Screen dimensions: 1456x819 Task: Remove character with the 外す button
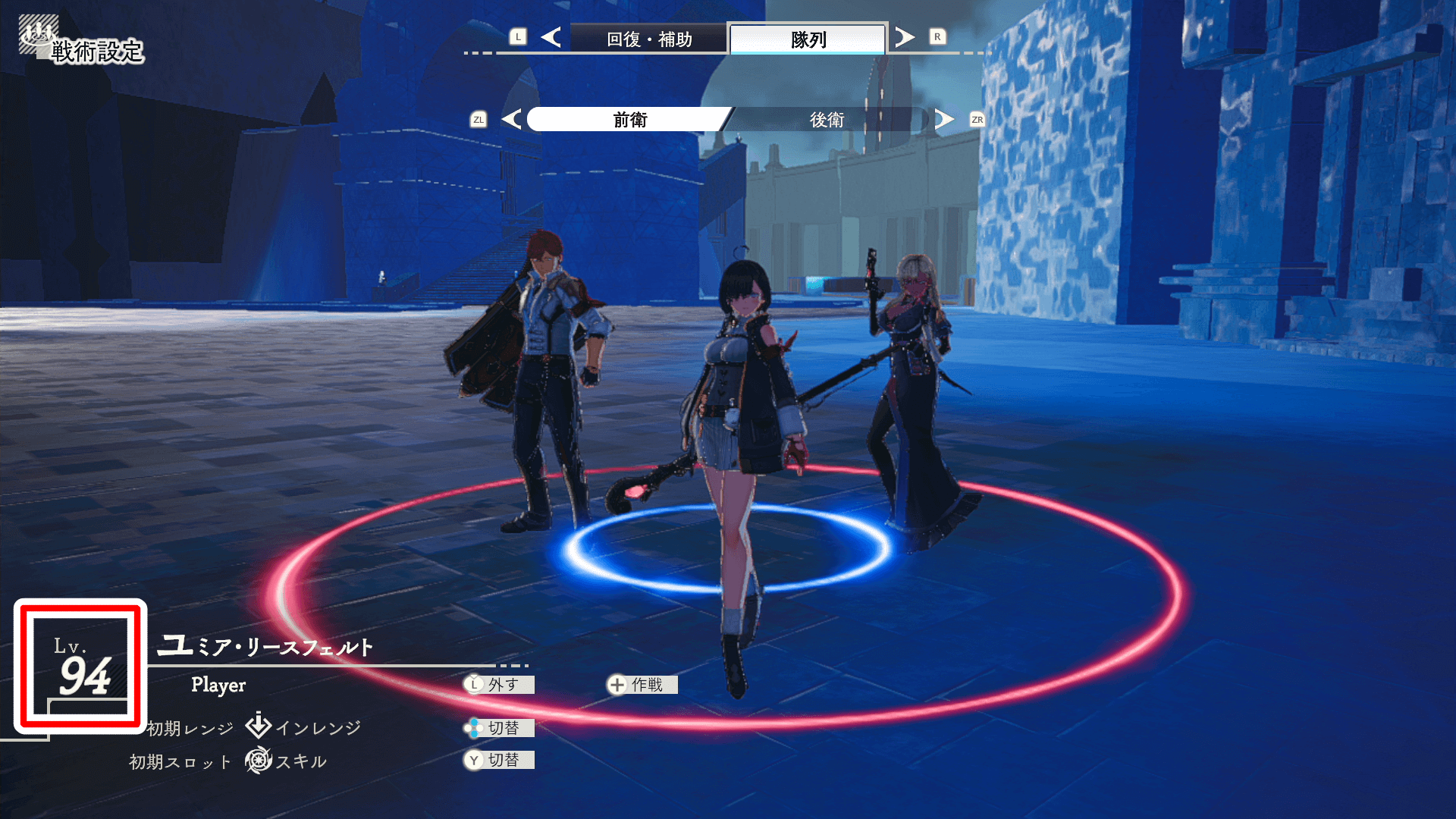click(500, 685)
